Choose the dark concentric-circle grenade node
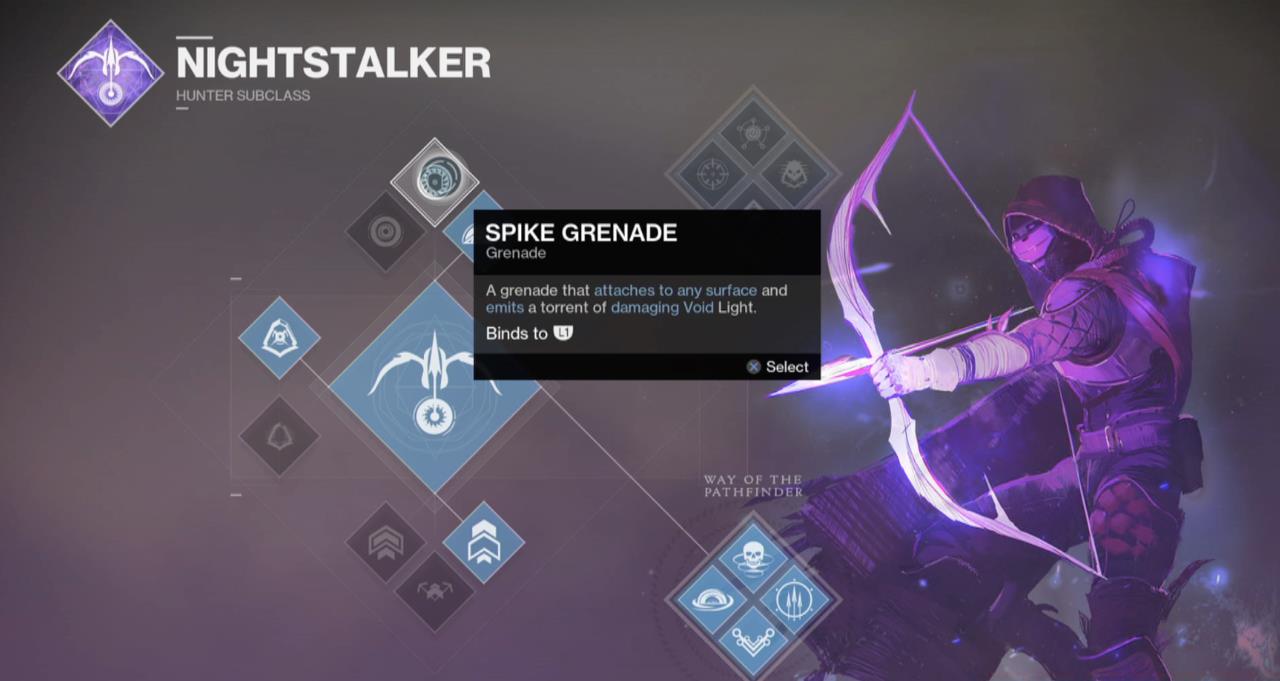The height and width of the screenshot is (681, 1280). [x=386, y=232]
